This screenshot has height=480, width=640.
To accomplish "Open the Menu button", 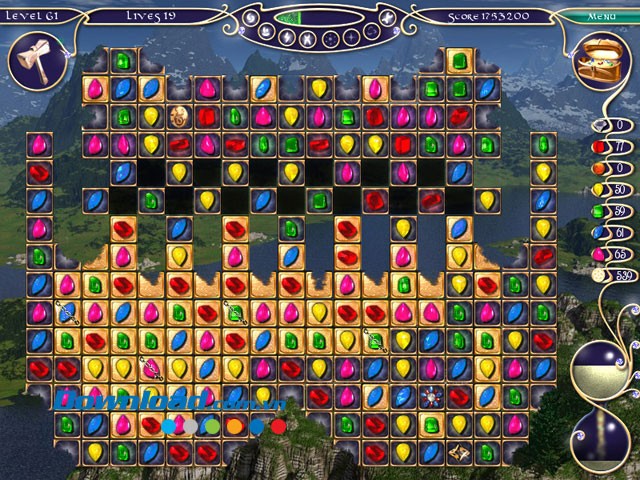I will click(601, 16).
